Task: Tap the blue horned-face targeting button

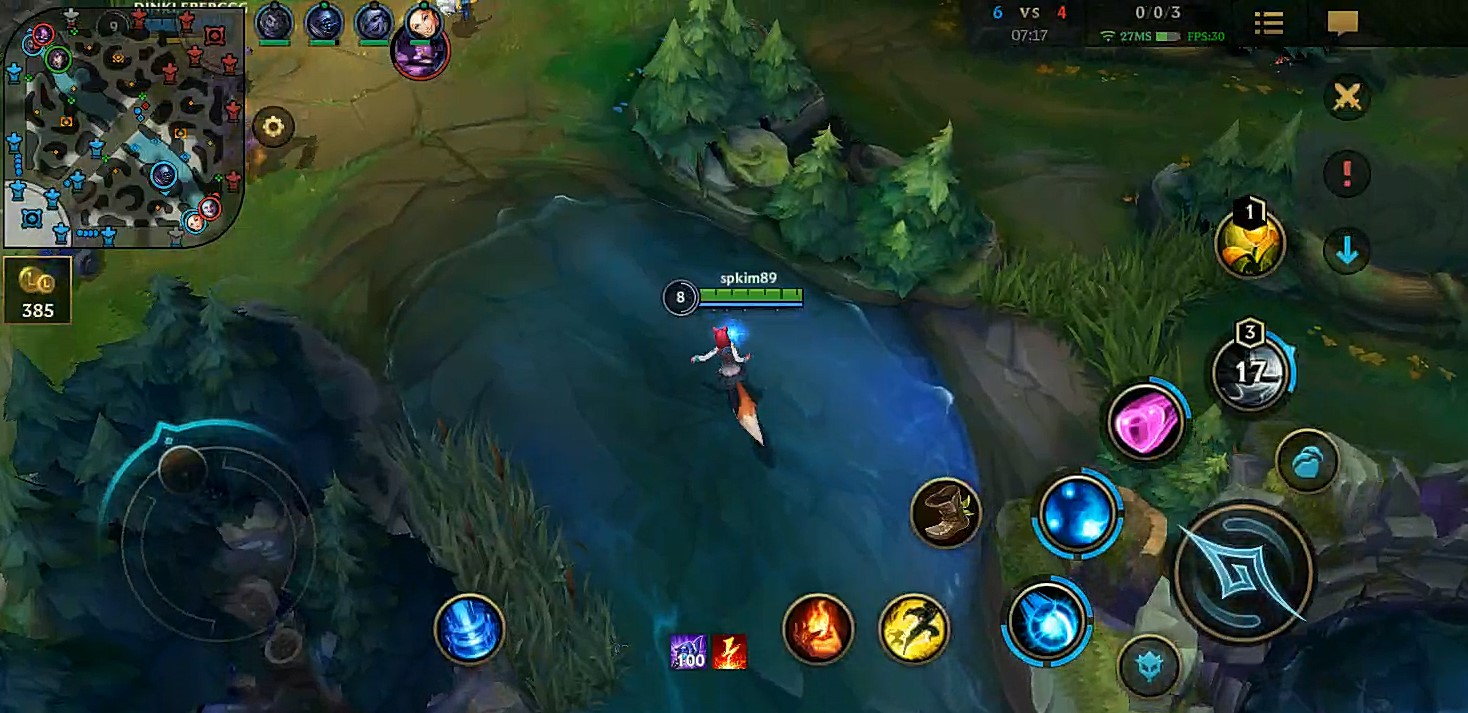Action: 1149,665
